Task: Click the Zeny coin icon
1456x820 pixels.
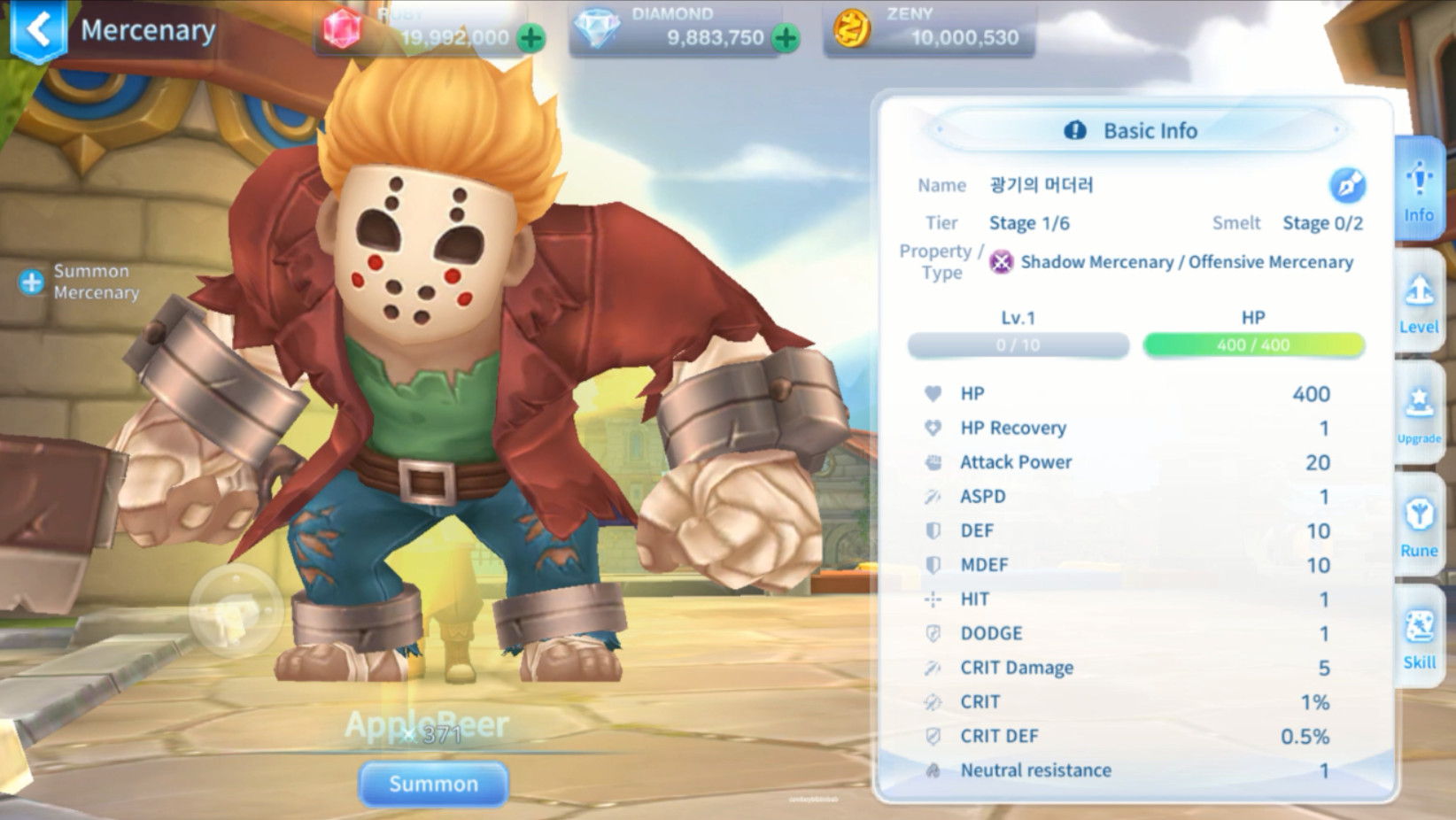Action: click(851, 29)
